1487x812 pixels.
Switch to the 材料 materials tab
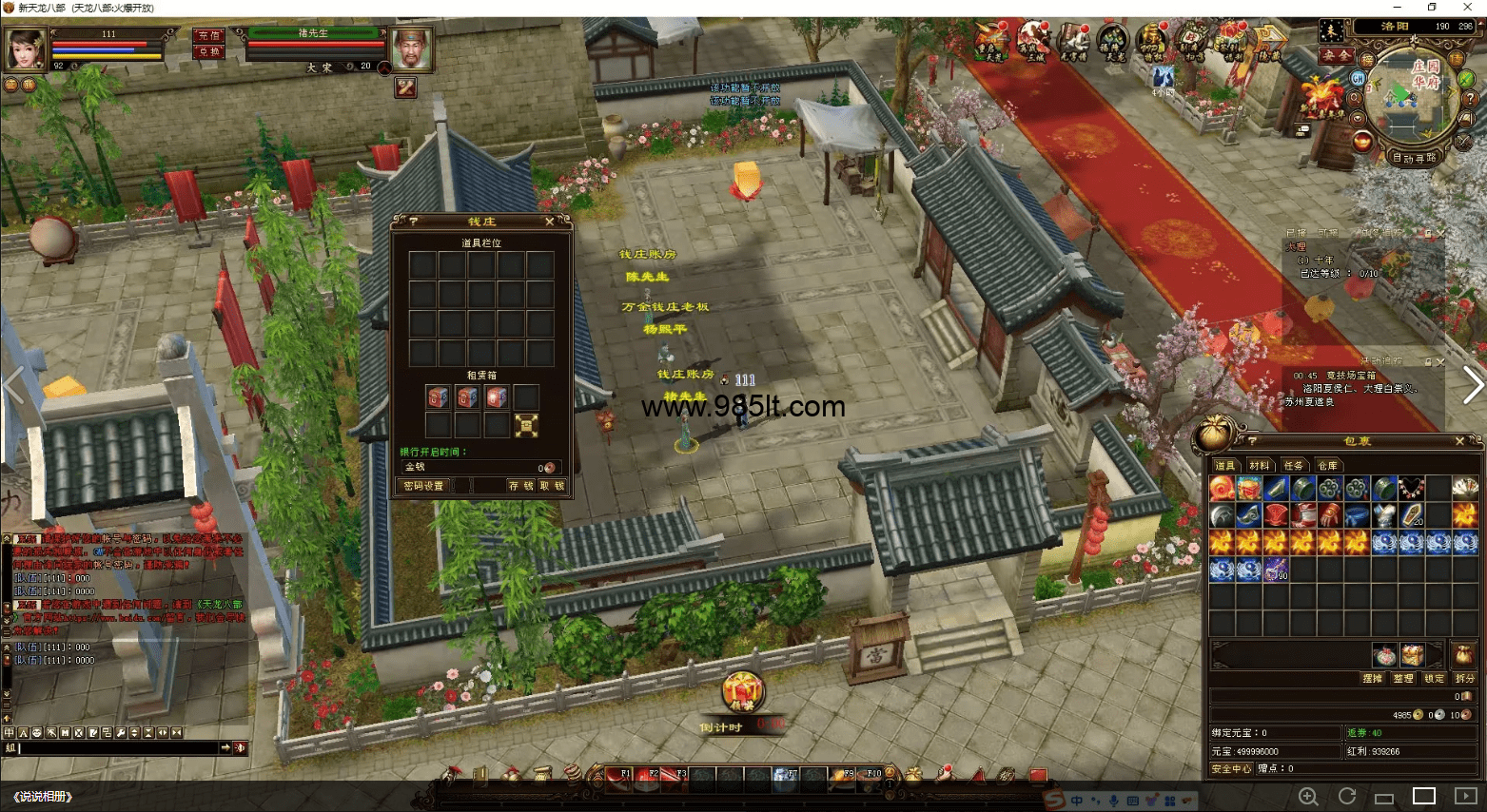1260,465
